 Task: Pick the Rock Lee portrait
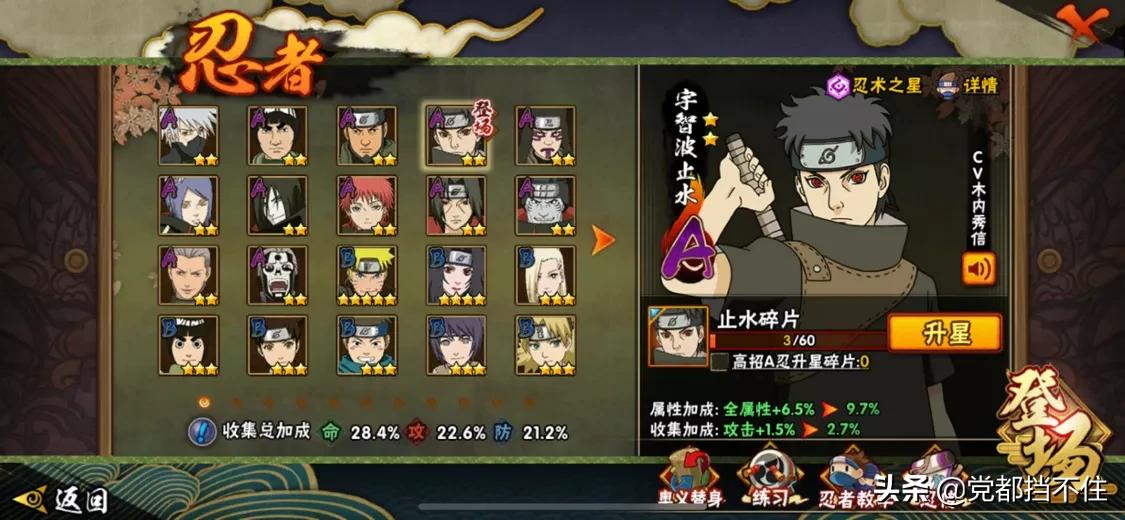188,345
